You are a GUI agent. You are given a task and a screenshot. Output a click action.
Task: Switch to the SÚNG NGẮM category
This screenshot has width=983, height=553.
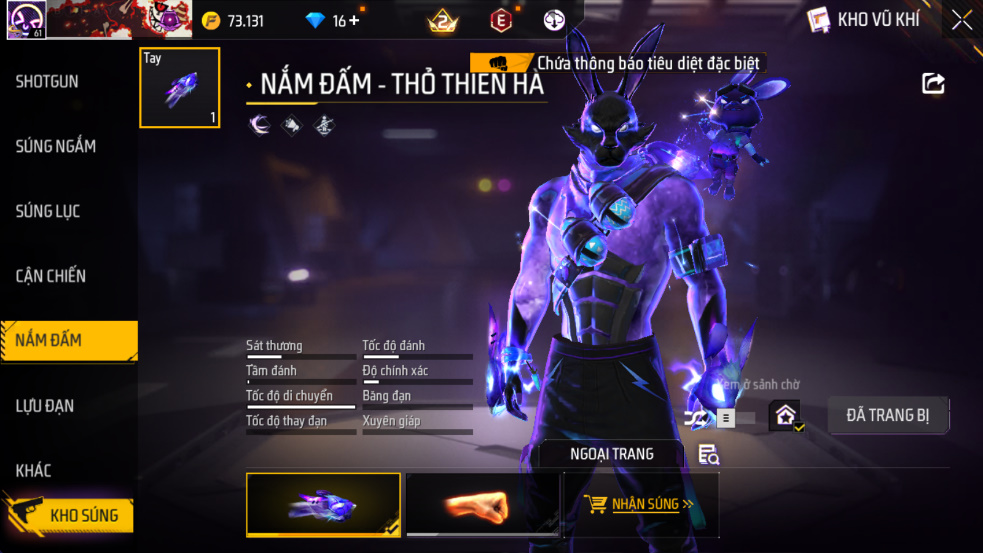tap(56, 146)
